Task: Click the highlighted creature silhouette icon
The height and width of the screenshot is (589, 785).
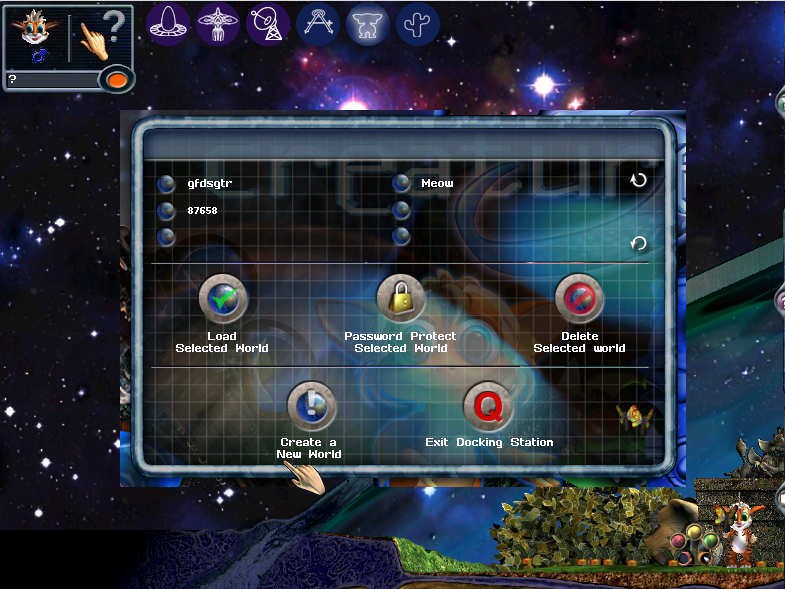Action: (x=368, y=22)
